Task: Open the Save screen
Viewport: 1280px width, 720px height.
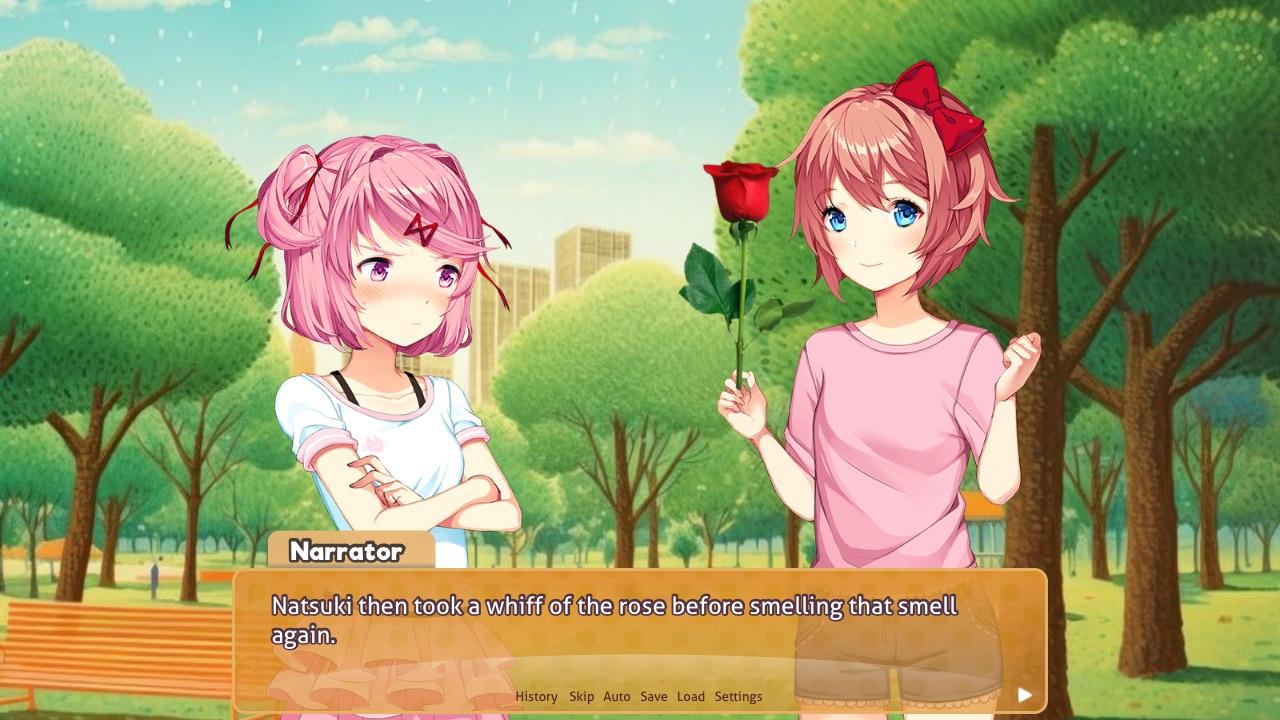Action: (x=654, y=696)
